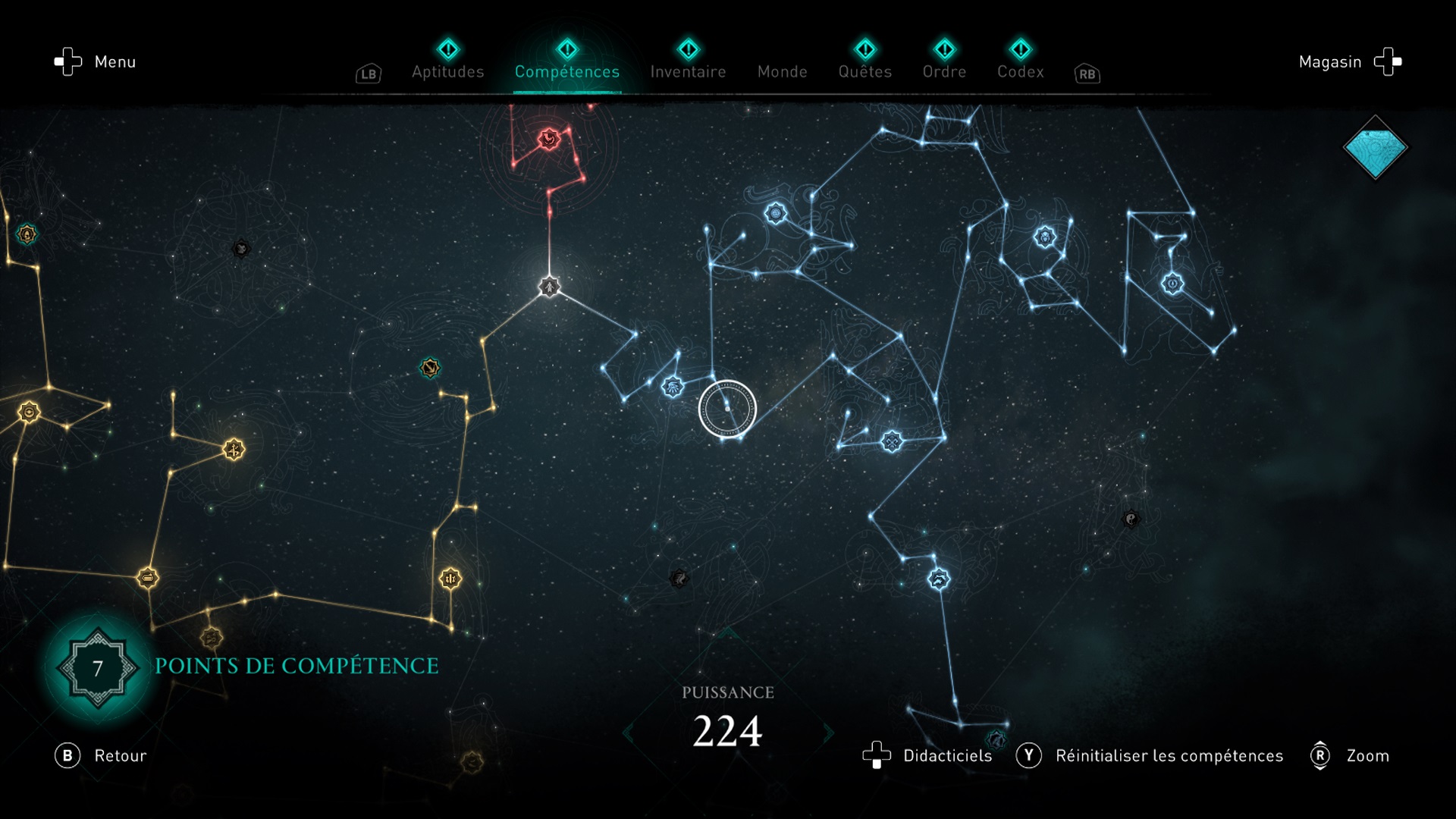Click the teal diamond icon at top right
This screenshot has height=819, width=1456.
[x=1375, y=147]
